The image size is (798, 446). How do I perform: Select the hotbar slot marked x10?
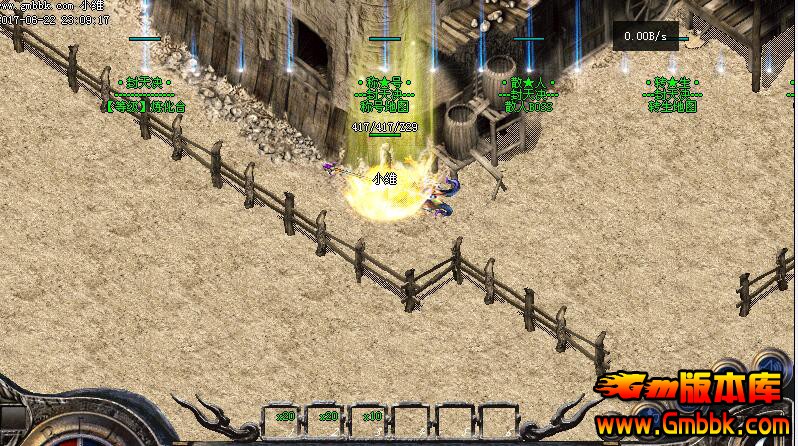point(371,420)
